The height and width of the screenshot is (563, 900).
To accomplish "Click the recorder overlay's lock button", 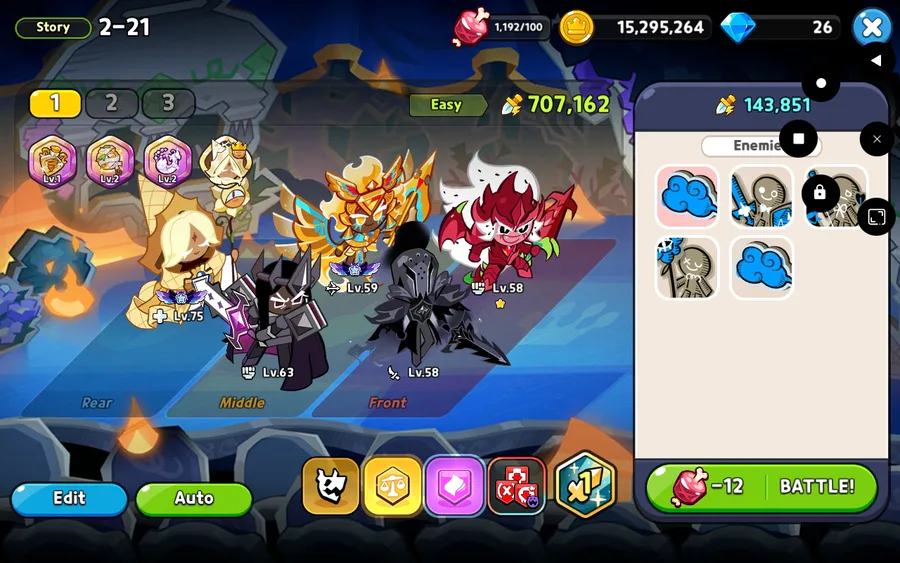I will coord(820,192).
